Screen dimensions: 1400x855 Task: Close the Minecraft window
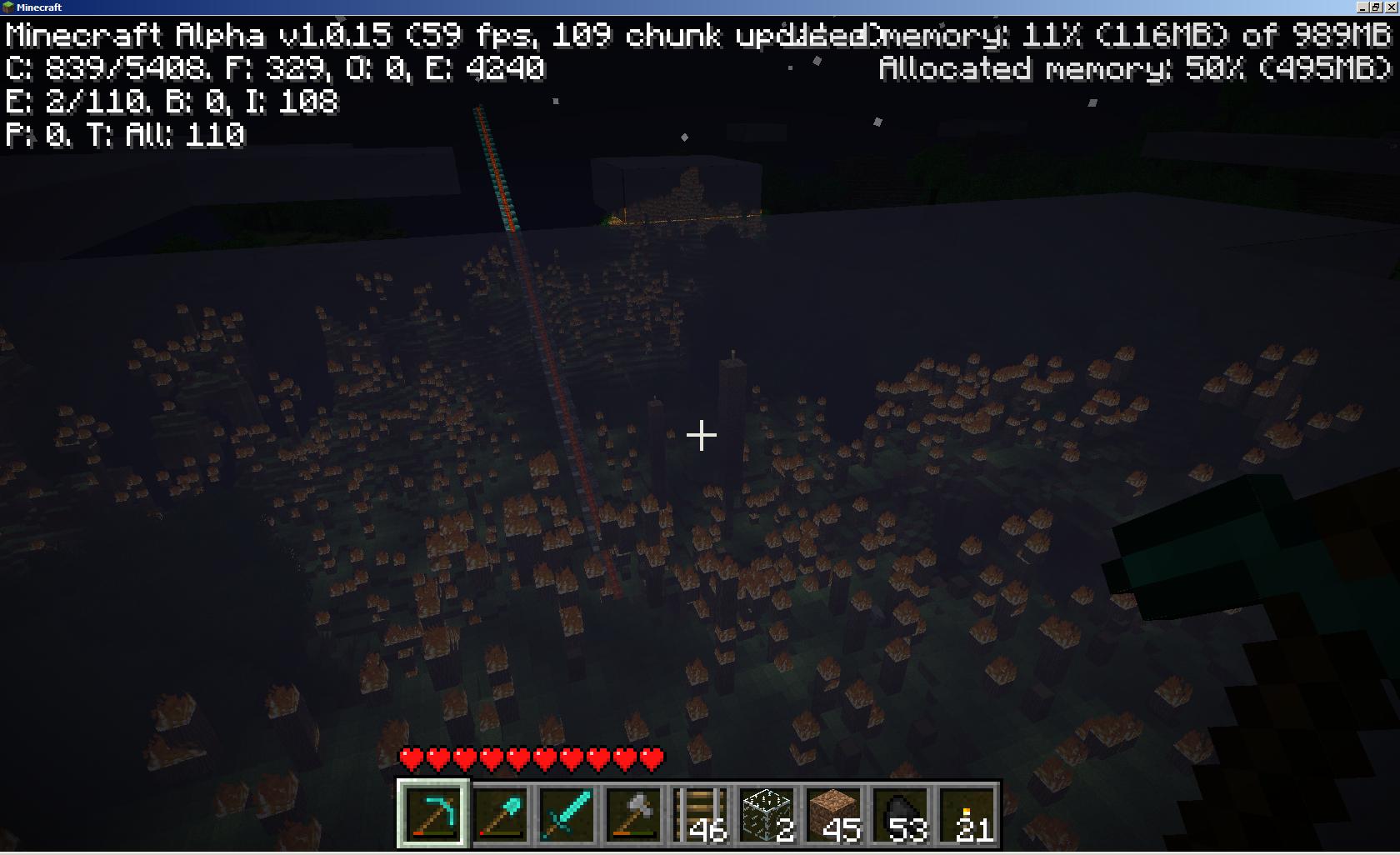[1390, 7]
